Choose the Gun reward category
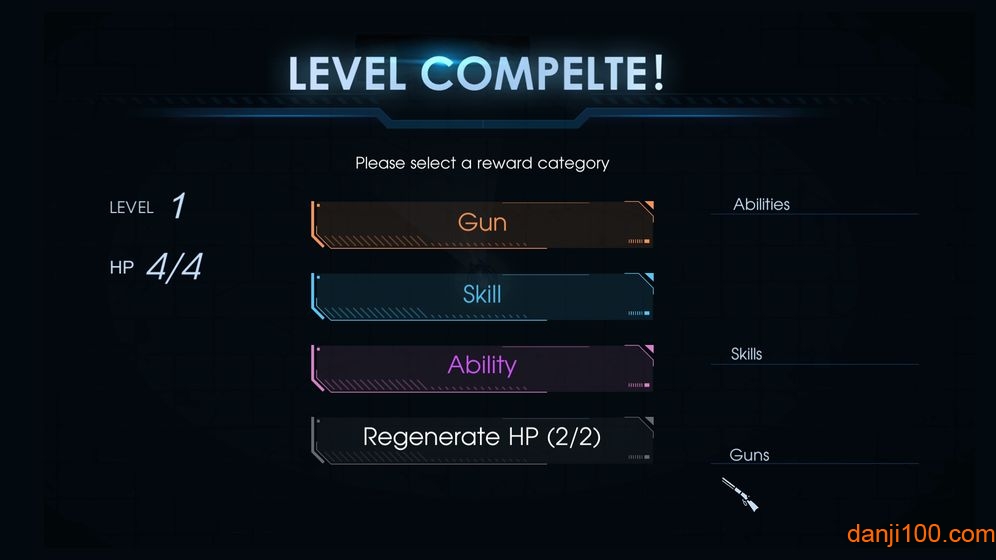The height and width of the screenshot is (560, 996). coord(482,223)
